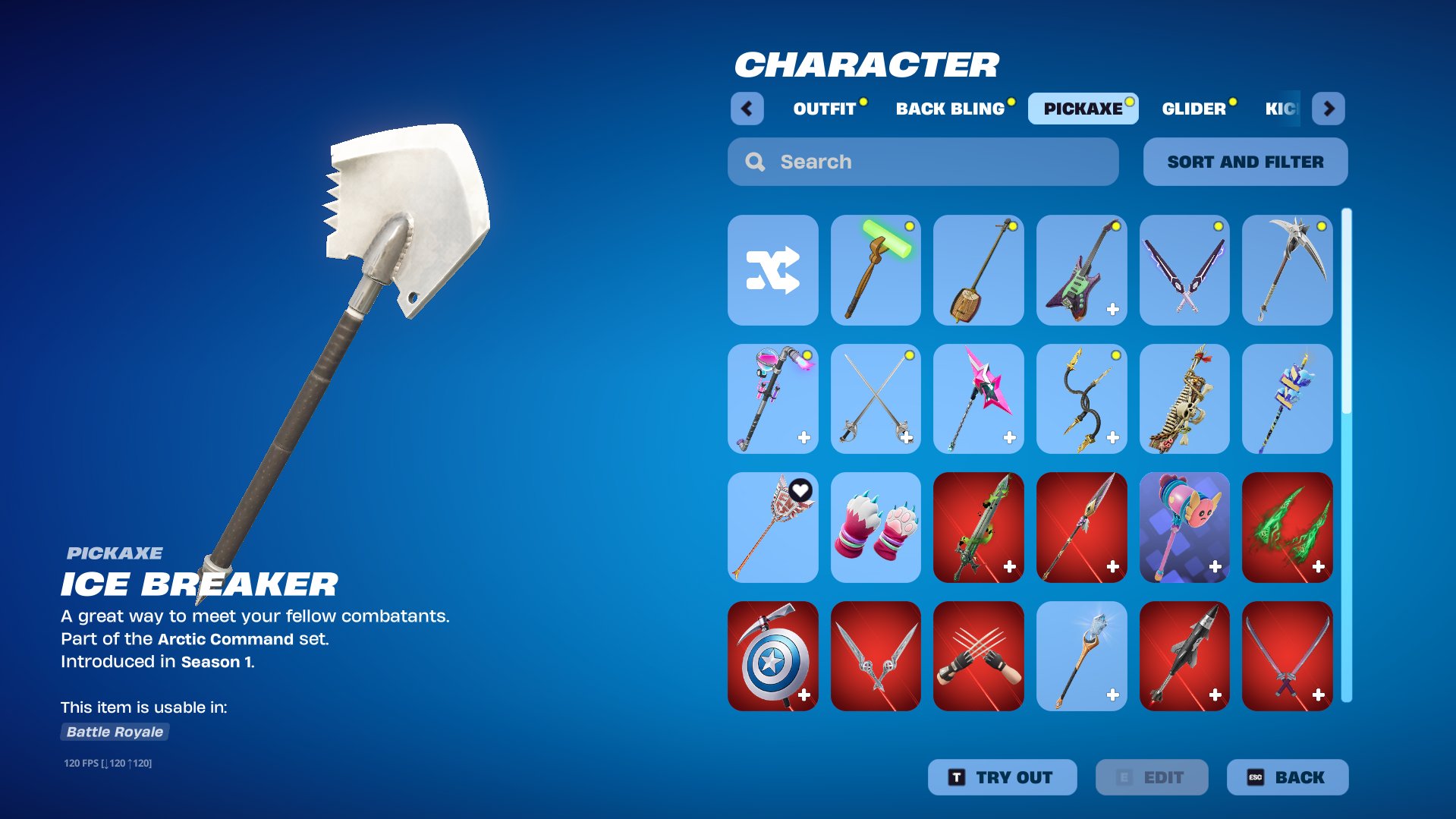Click the left arrow category button

coord(747,109)
